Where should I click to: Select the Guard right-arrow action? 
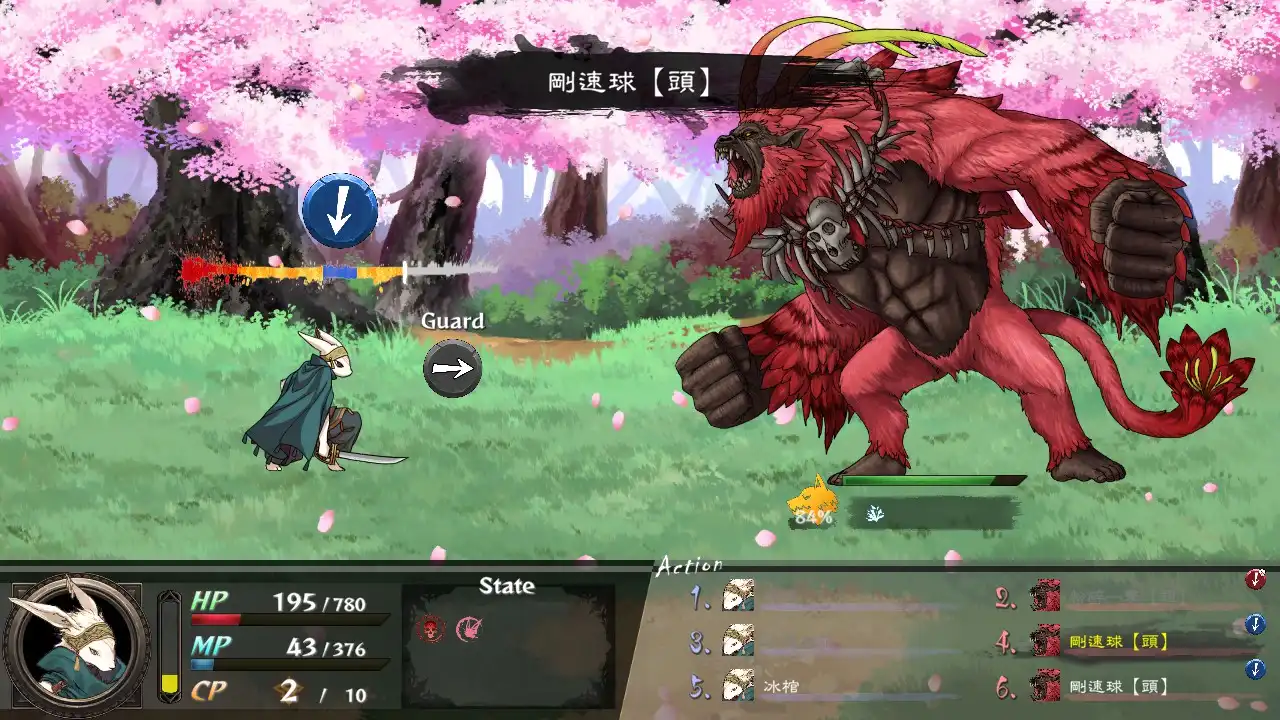tap(452, 368)
